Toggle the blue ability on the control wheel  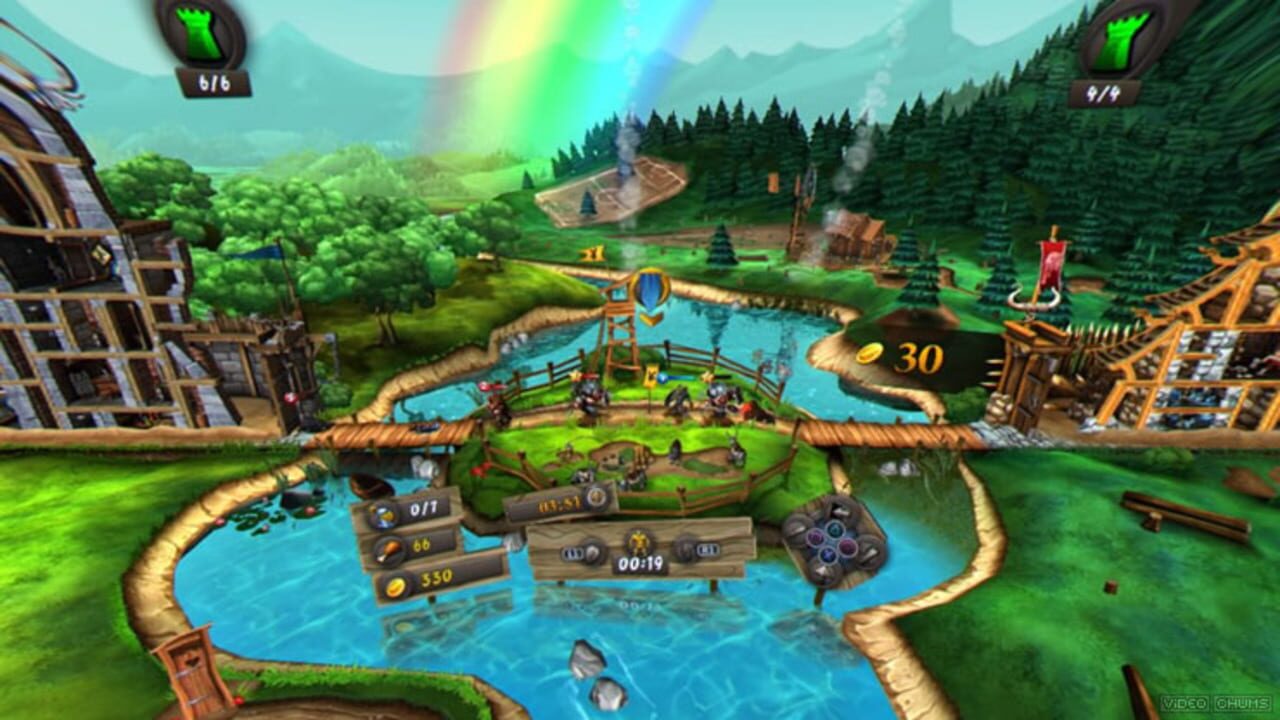click(x=828, y=554)
